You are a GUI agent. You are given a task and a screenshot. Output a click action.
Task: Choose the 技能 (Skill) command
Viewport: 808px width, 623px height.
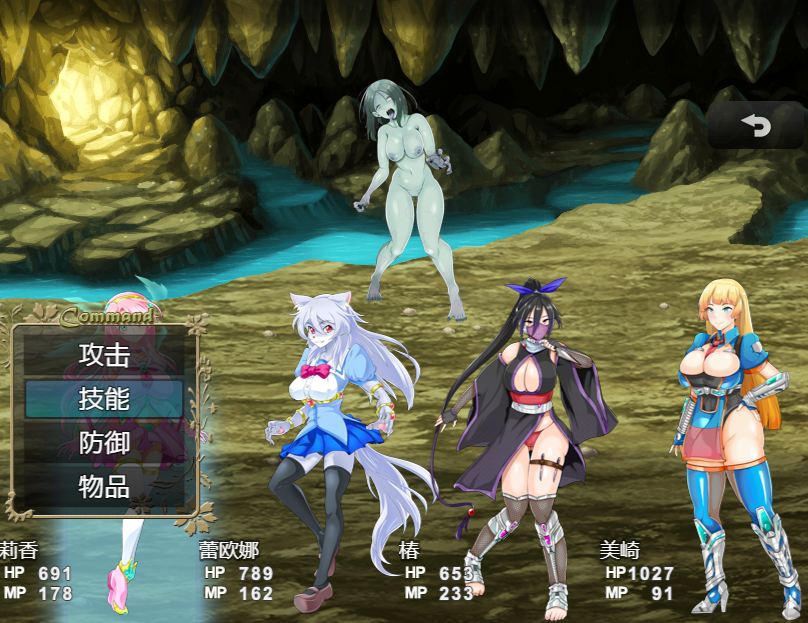(x=104, y=398)
